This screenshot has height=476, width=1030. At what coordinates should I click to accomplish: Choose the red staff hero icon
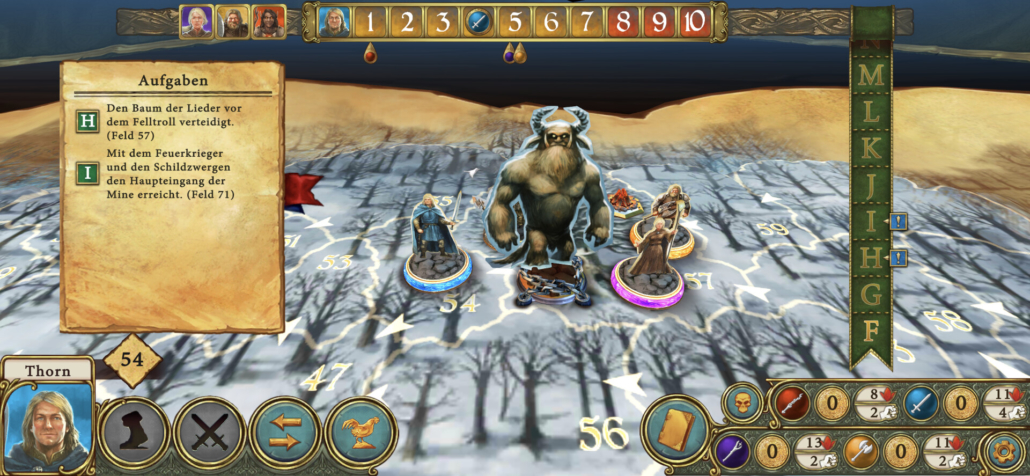(x=790, y=404)
